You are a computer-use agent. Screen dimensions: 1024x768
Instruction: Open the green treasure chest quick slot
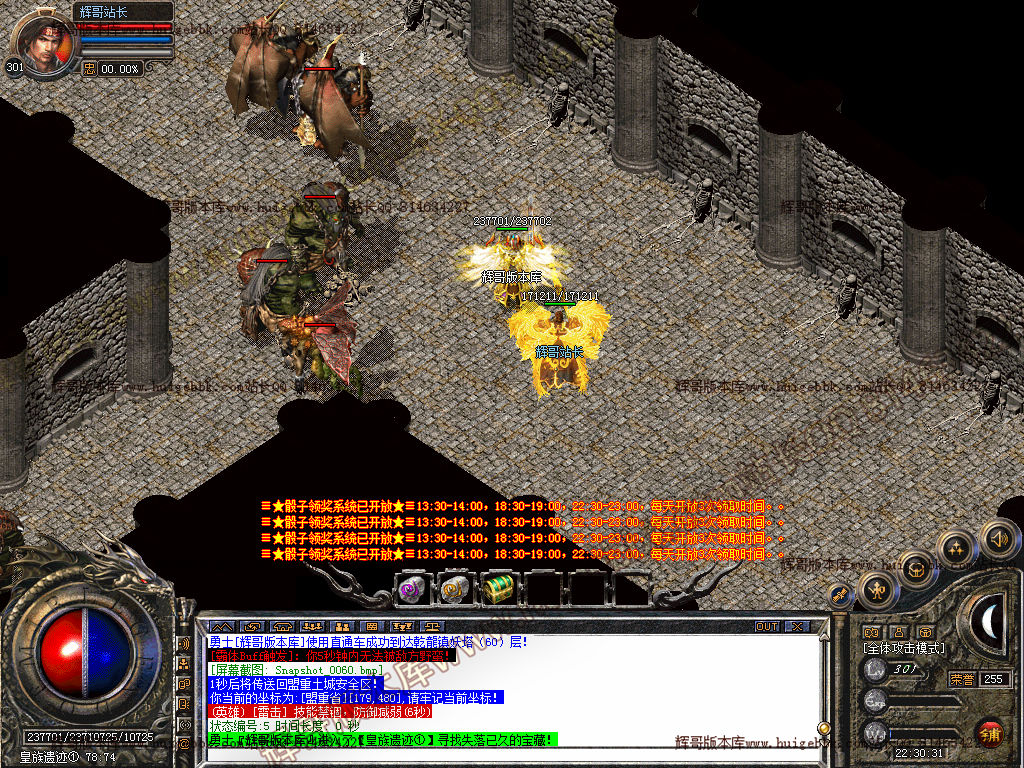coord(497,589)
